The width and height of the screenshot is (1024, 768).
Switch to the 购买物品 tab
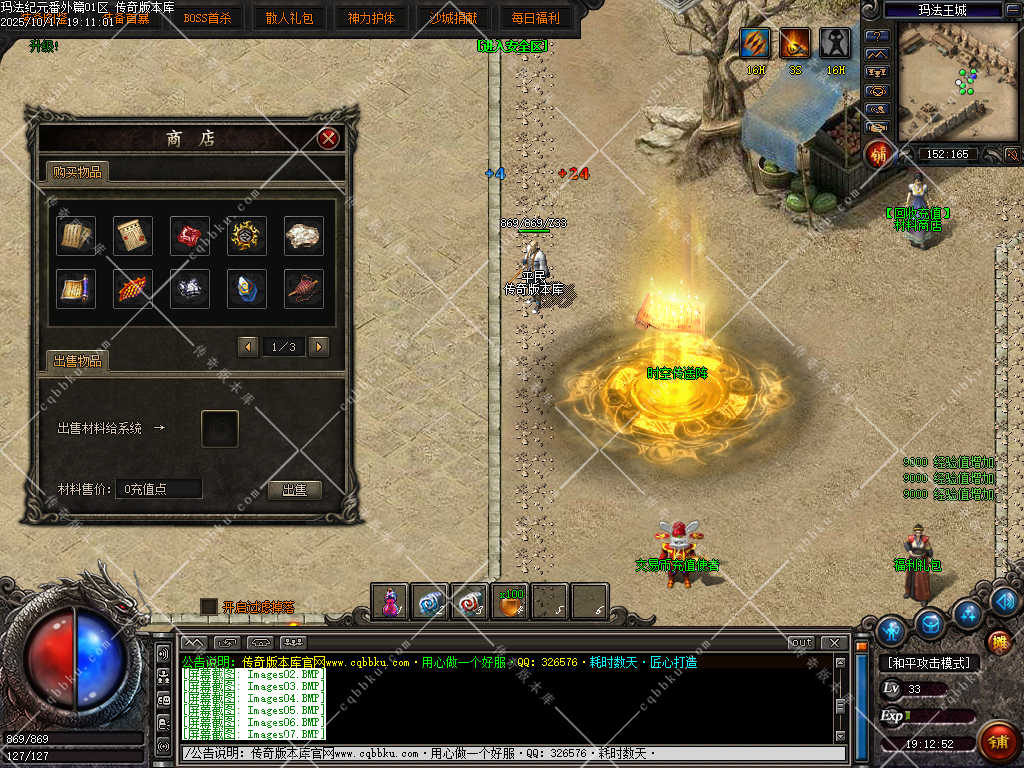point(76,172)
